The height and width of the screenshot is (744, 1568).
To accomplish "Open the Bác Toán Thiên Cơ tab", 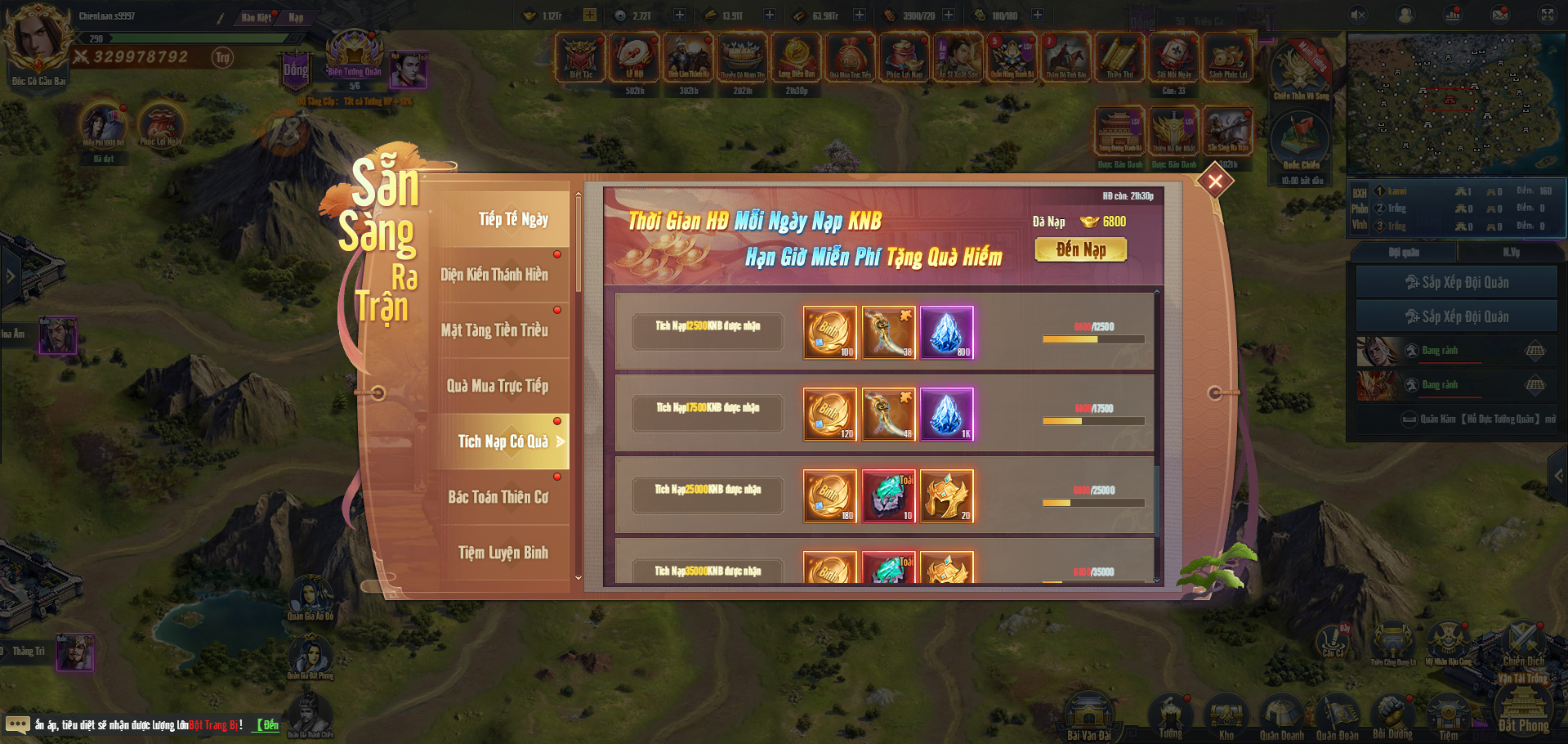I will coord(498,497).
